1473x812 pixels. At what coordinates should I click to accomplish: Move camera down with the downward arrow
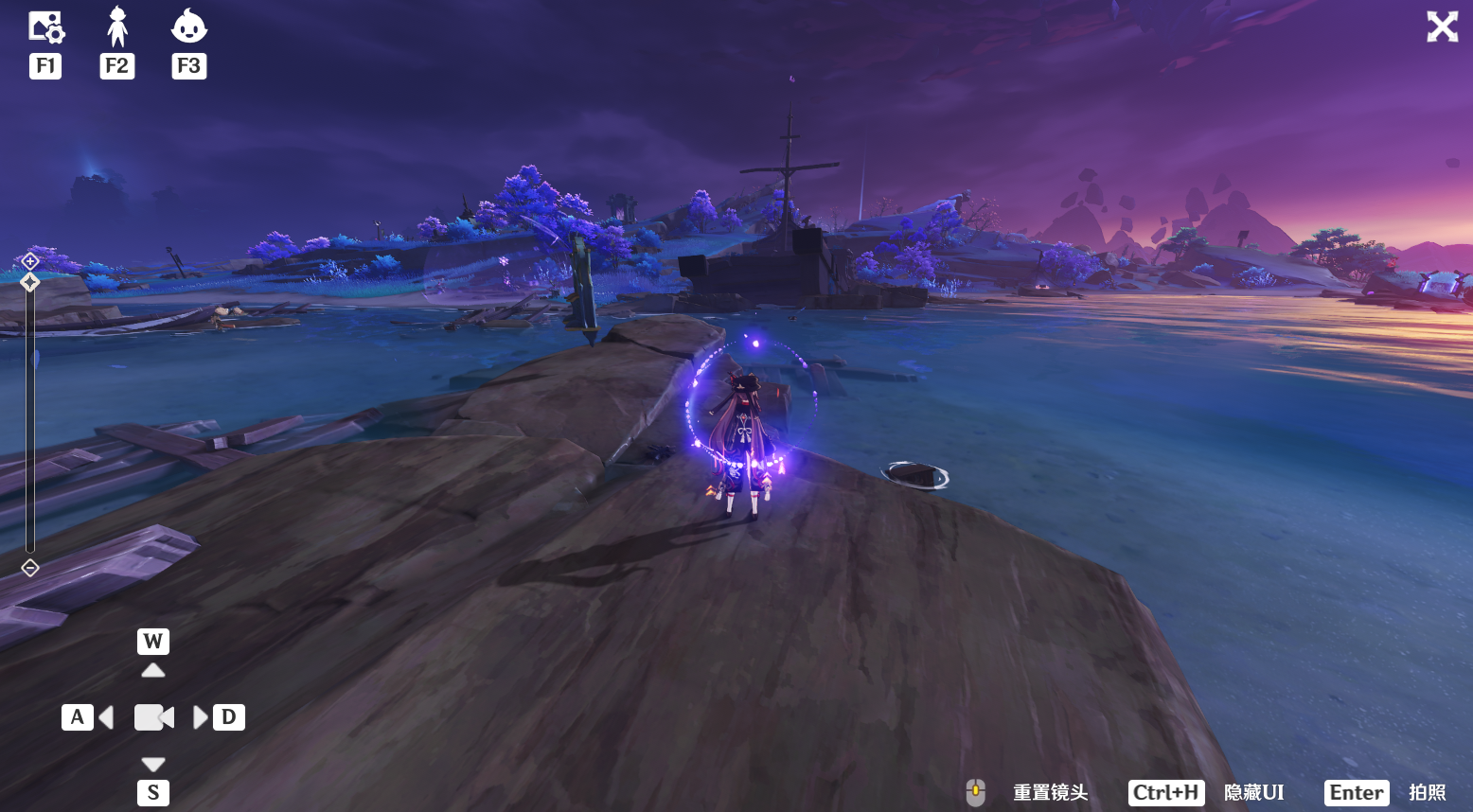153,764
